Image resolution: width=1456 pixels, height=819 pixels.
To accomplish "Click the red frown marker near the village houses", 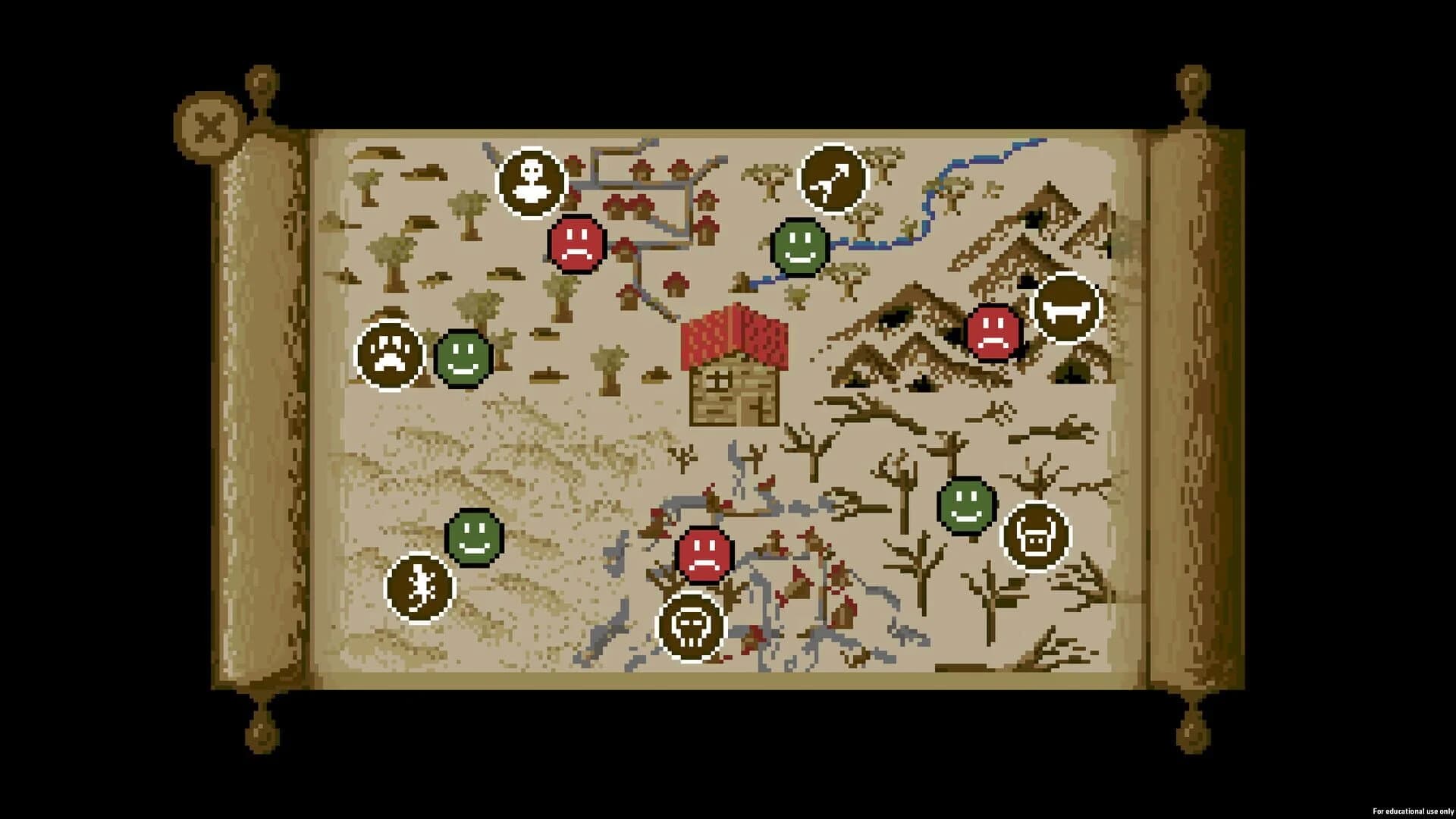I will 577,243.
